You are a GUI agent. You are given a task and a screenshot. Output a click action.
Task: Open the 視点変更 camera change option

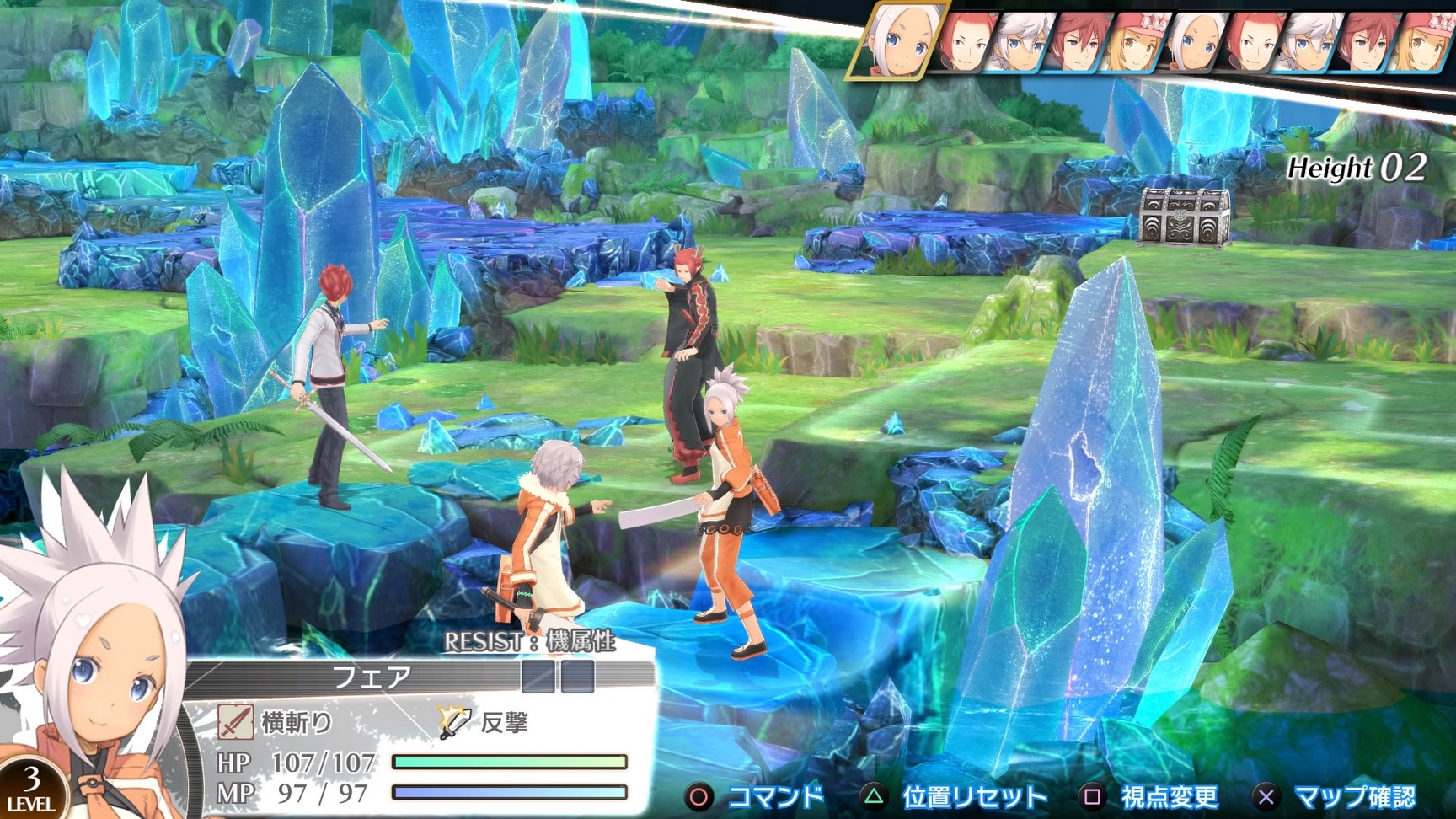(1170, 795)
